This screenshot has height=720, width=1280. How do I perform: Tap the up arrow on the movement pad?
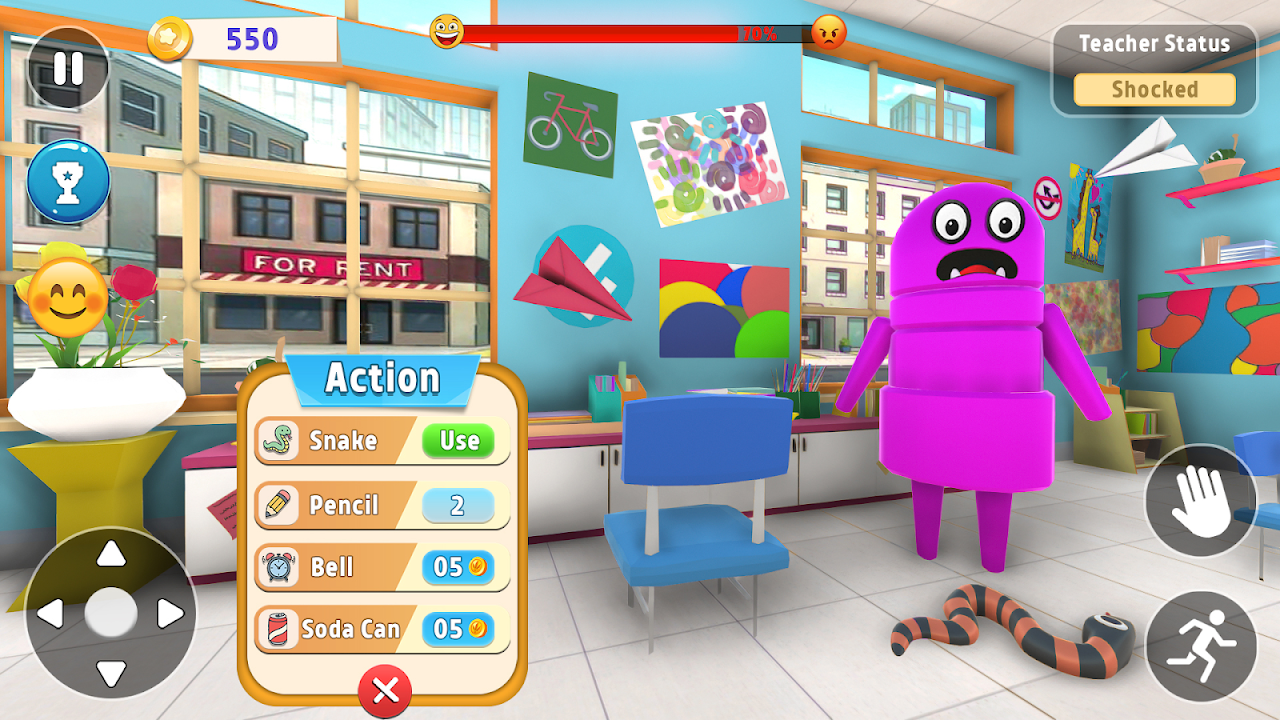111,554
